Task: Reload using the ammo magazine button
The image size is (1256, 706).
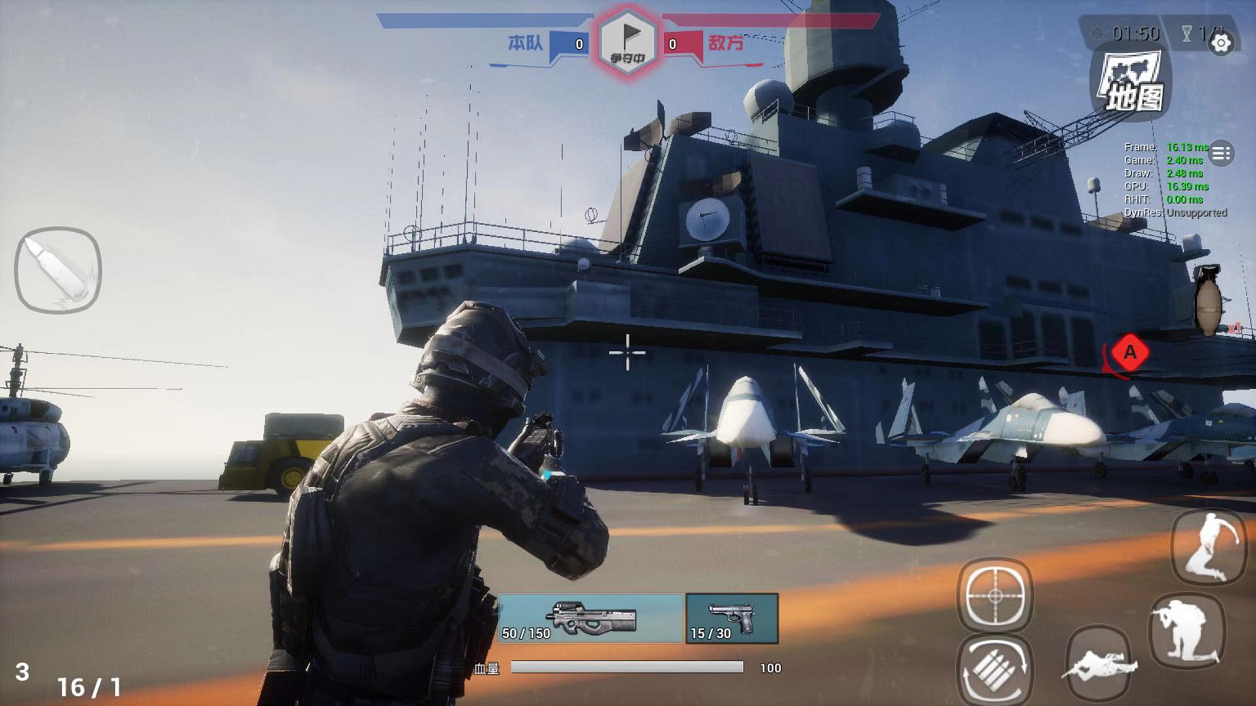Action: 995,670
